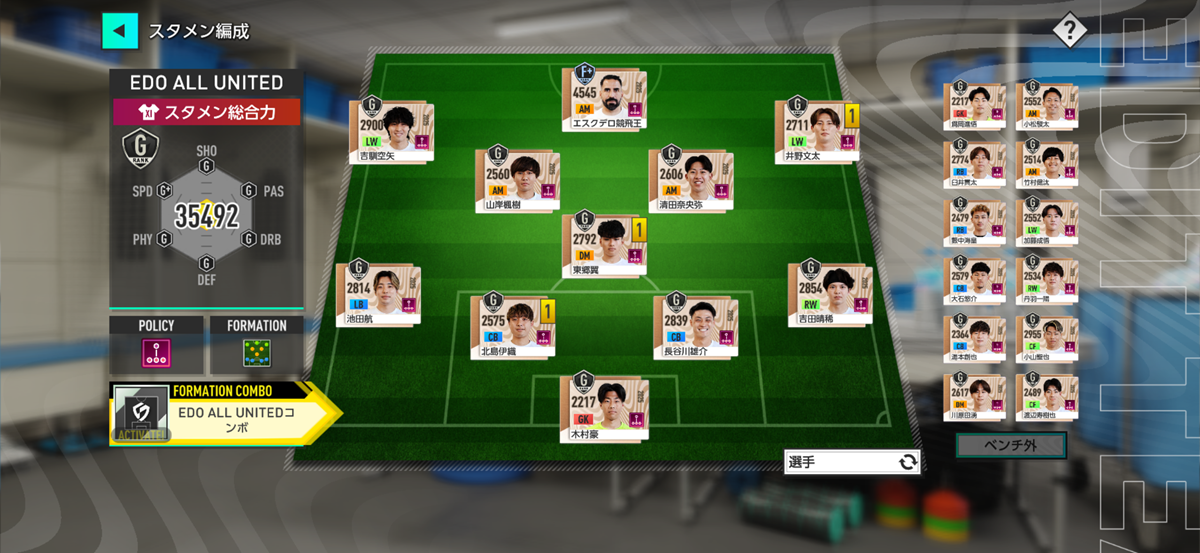This screenshot has height=553, width=1200.
Task: Select 井野文太 LW card
Action: [x=817, y=128]
